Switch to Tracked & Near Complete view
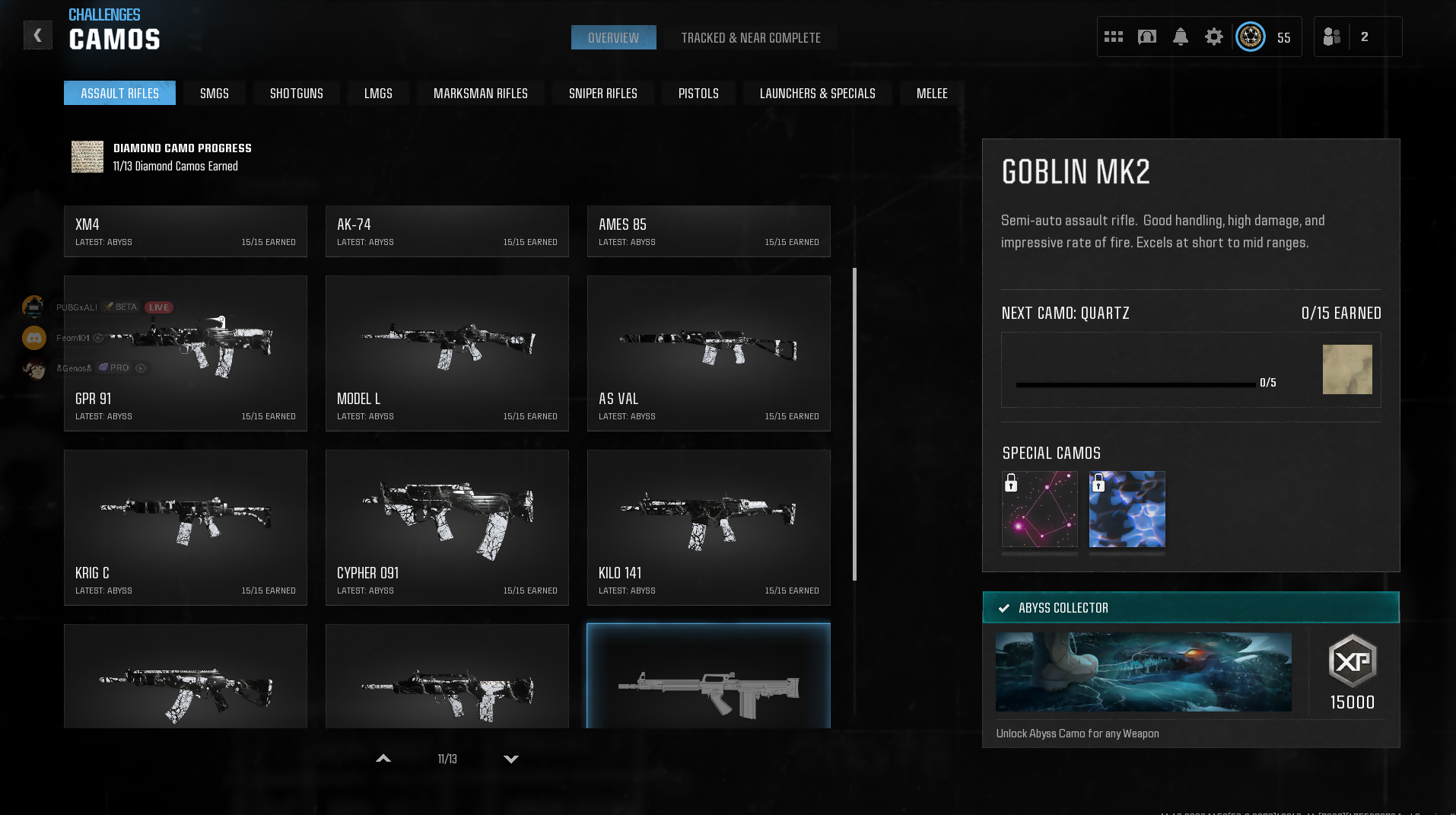 click(x=750, y=38)
